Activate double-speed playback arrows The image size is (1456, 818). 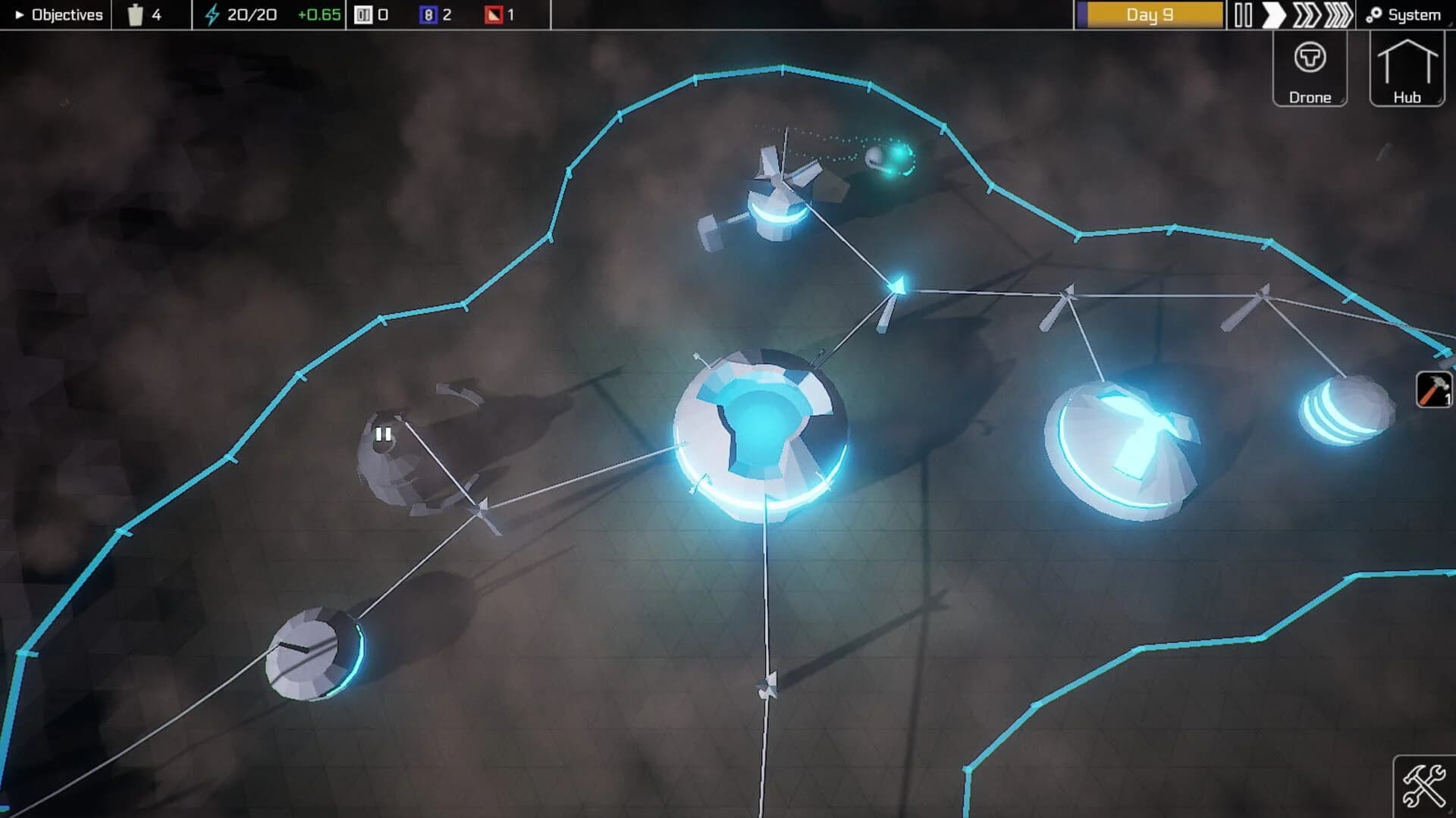point(1307,13)
